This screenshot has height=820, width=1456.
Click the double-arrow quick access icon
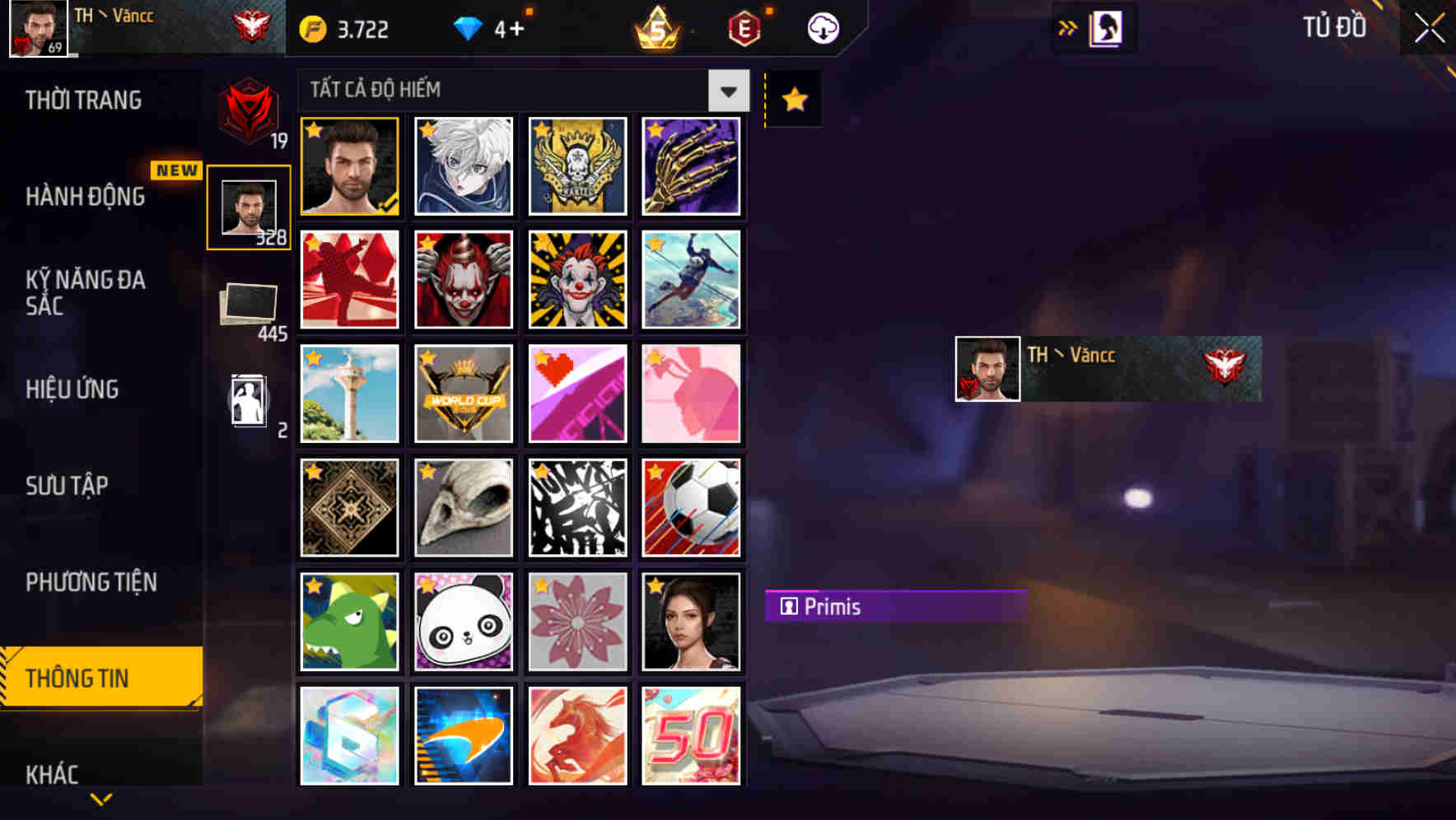[x=1066, y=26]
